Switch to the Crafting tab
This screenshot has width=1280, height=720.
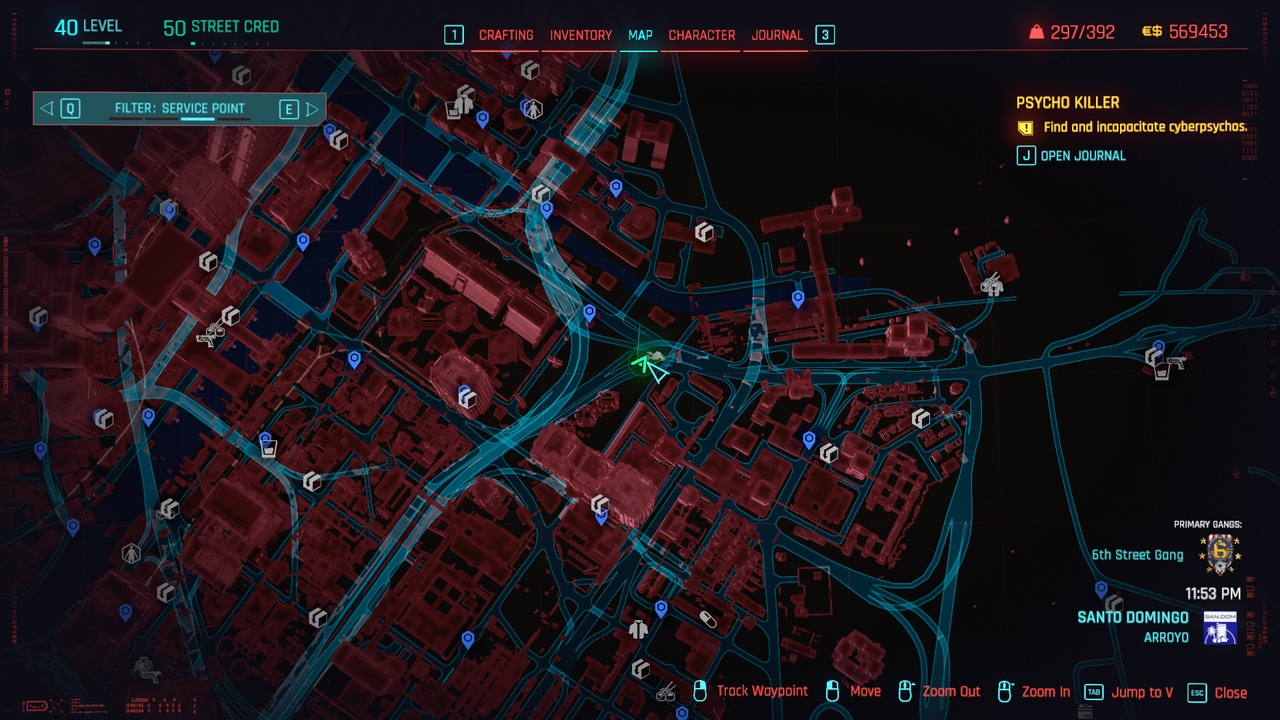point(506,35)
